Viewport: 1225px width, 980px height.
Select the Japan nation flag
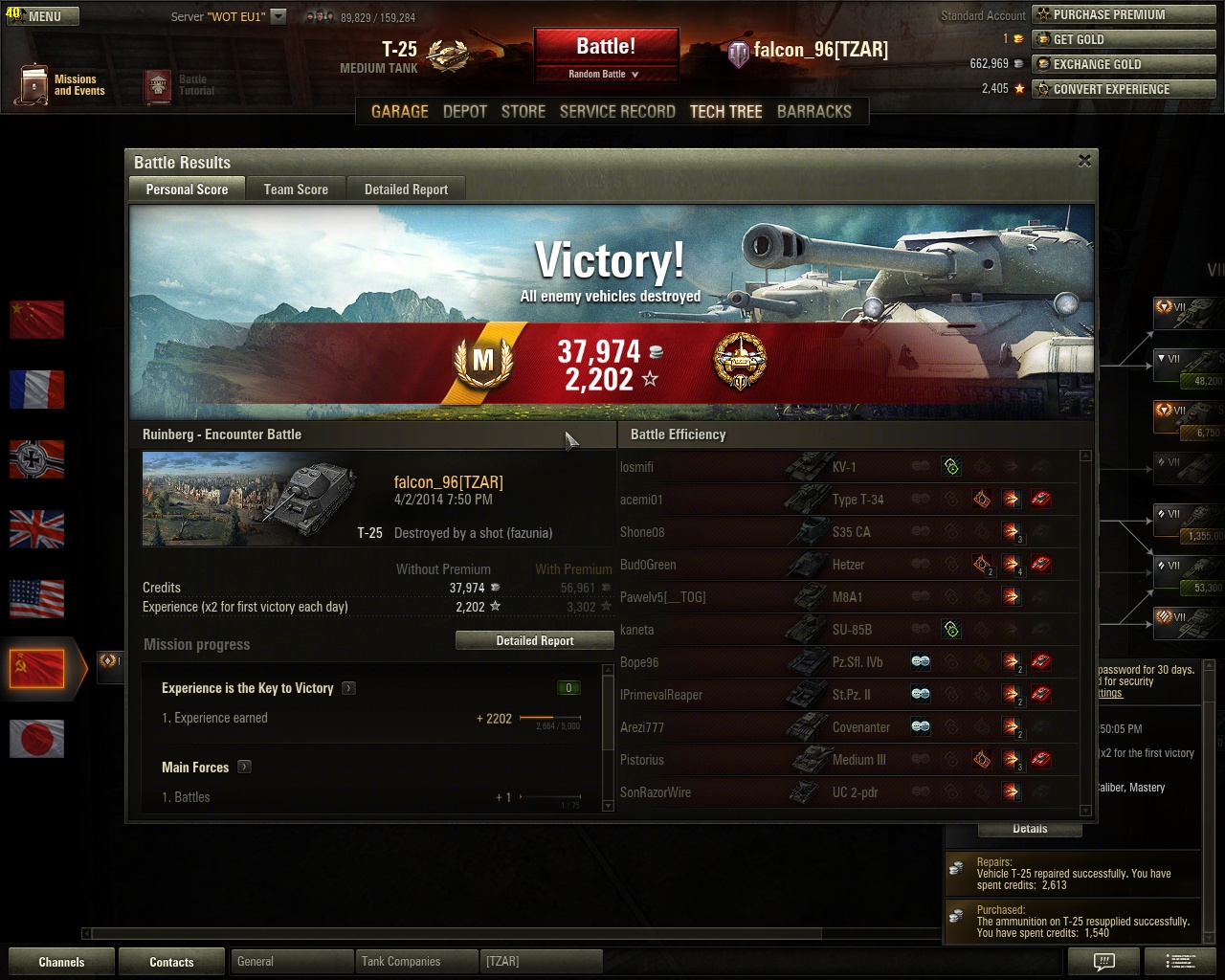click(36, 738)
